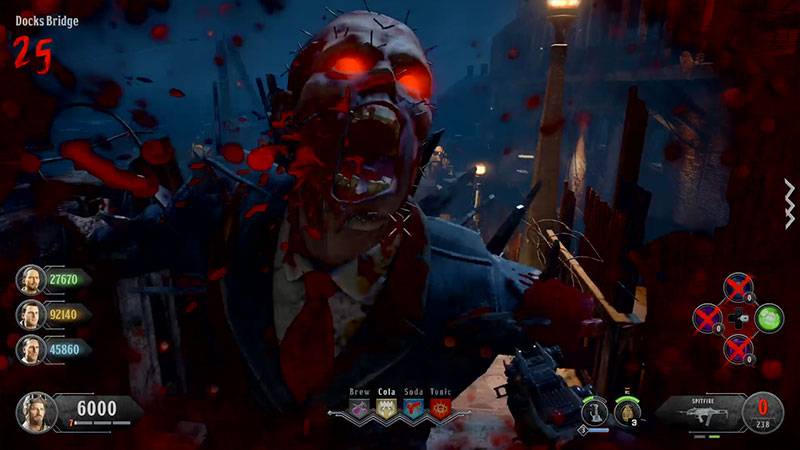800x450 pixels.
Task: Select the teammate portrait with 45860 points
Action: [30, 349]
